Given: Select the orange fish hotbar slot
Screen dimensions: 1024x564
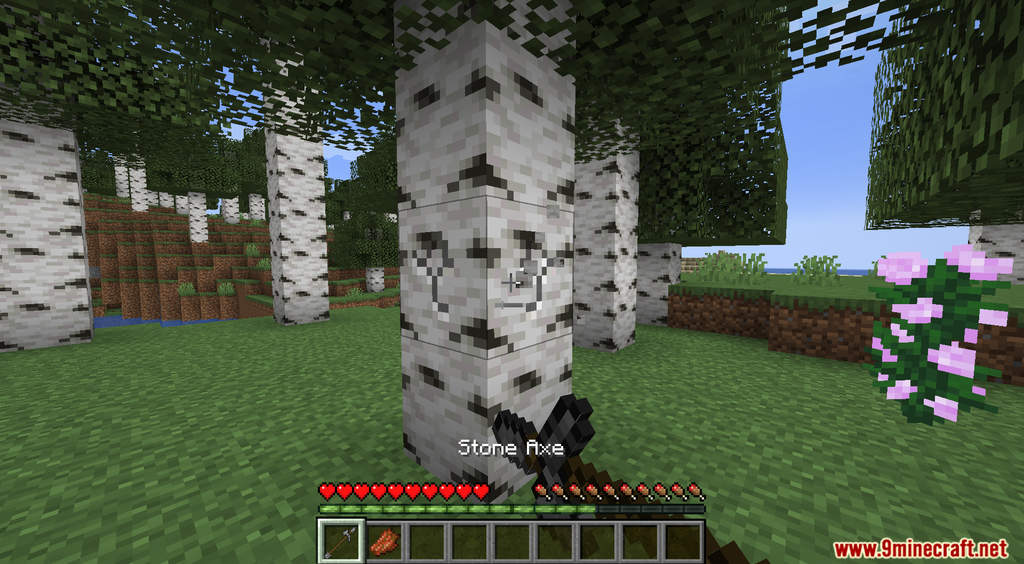Looking at the screenshot, I should [383, 541].
